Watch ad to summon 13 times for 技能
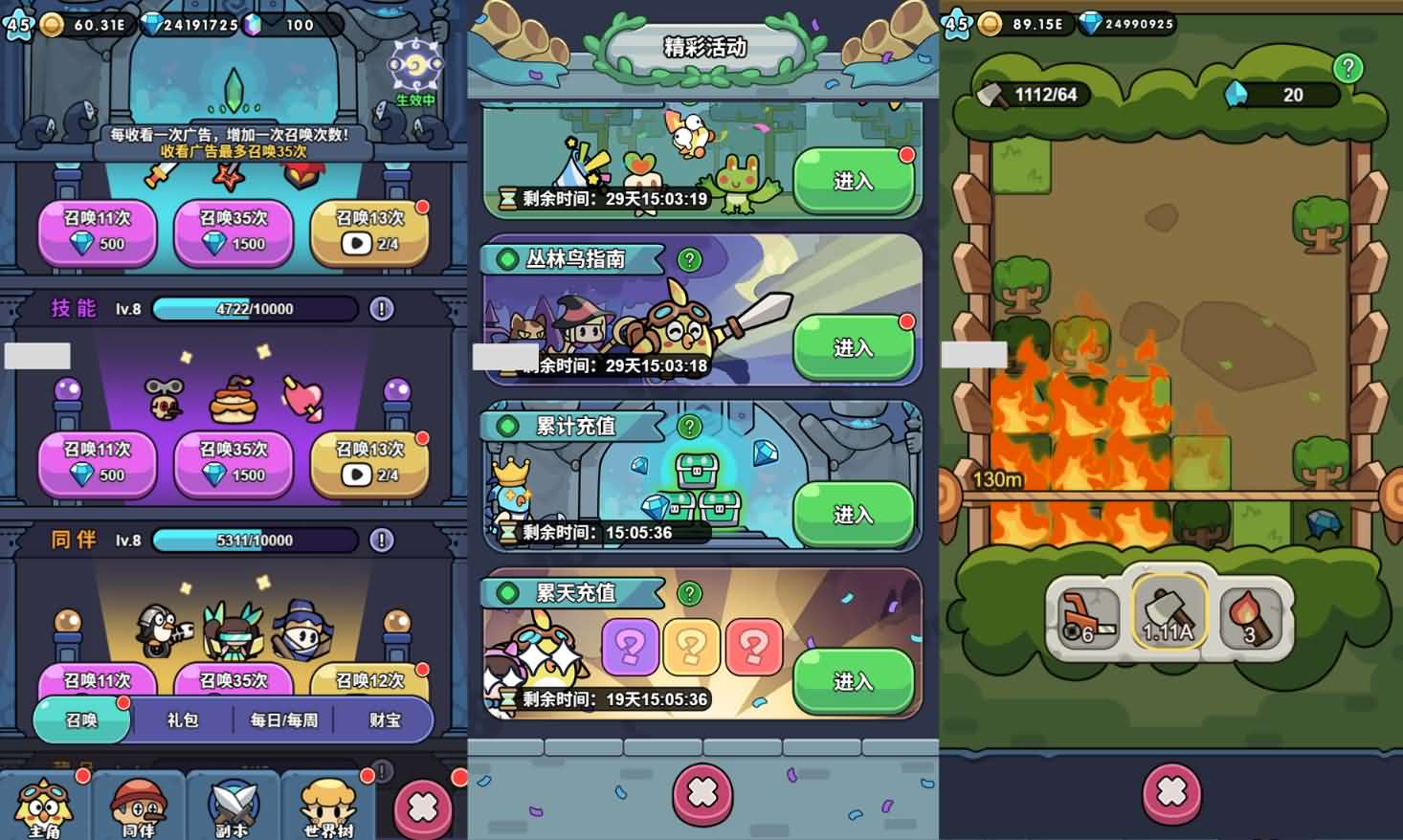This screenshot has width=1403, height=840. (x=370, y=463)
